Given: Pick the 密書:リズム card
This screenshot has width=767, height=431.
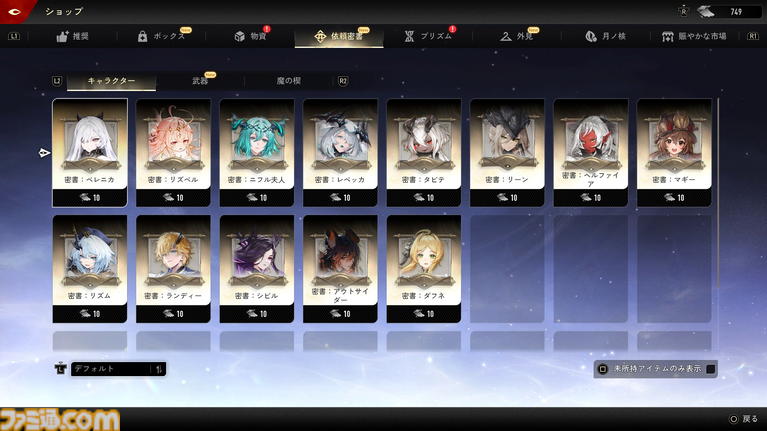Looking at the screenshot, I should pos(90,268).
